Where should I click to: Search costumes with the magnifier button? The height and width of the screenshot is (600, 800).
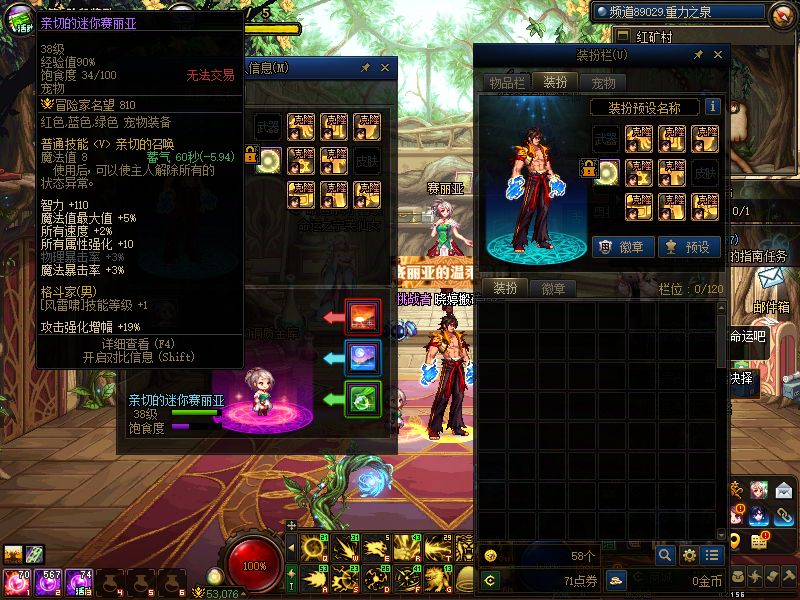pos(665,555)
